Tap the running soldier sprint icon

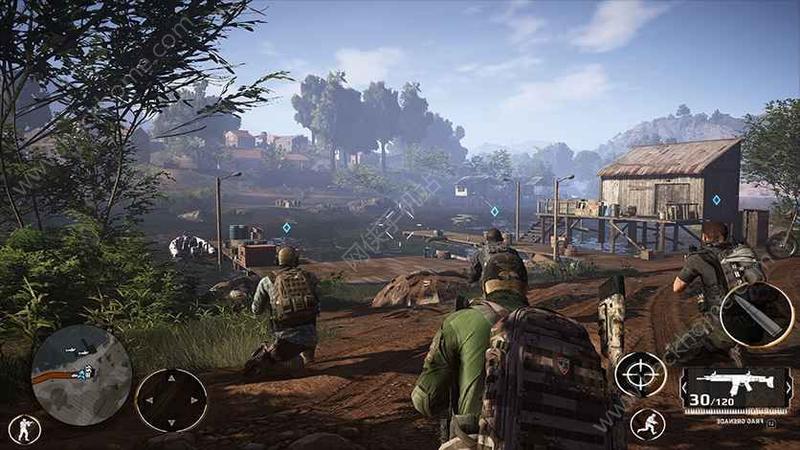point(646,424)
